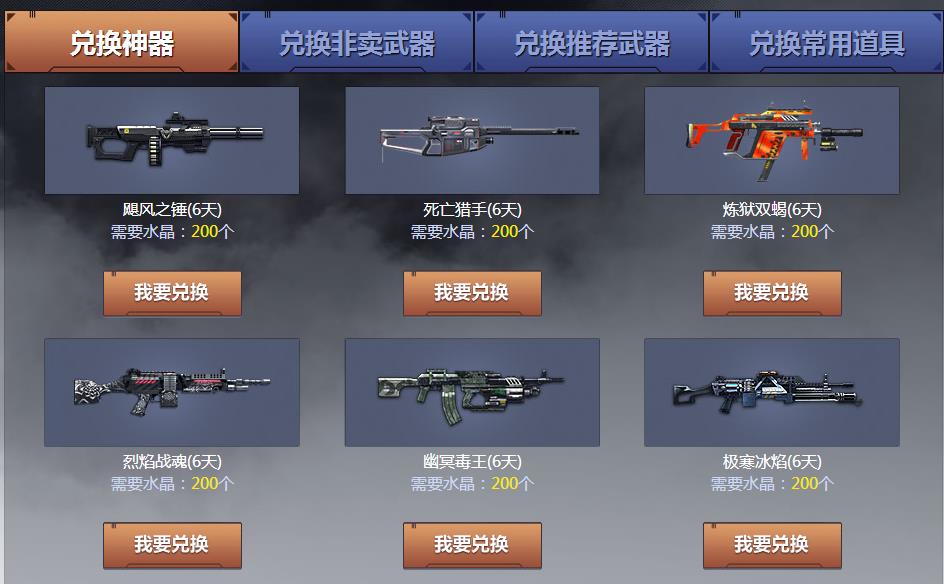The width and height of the screenshot is (944, 584).
Task: View the 死亡猎手 weapon picture
Action: [472, 140]
